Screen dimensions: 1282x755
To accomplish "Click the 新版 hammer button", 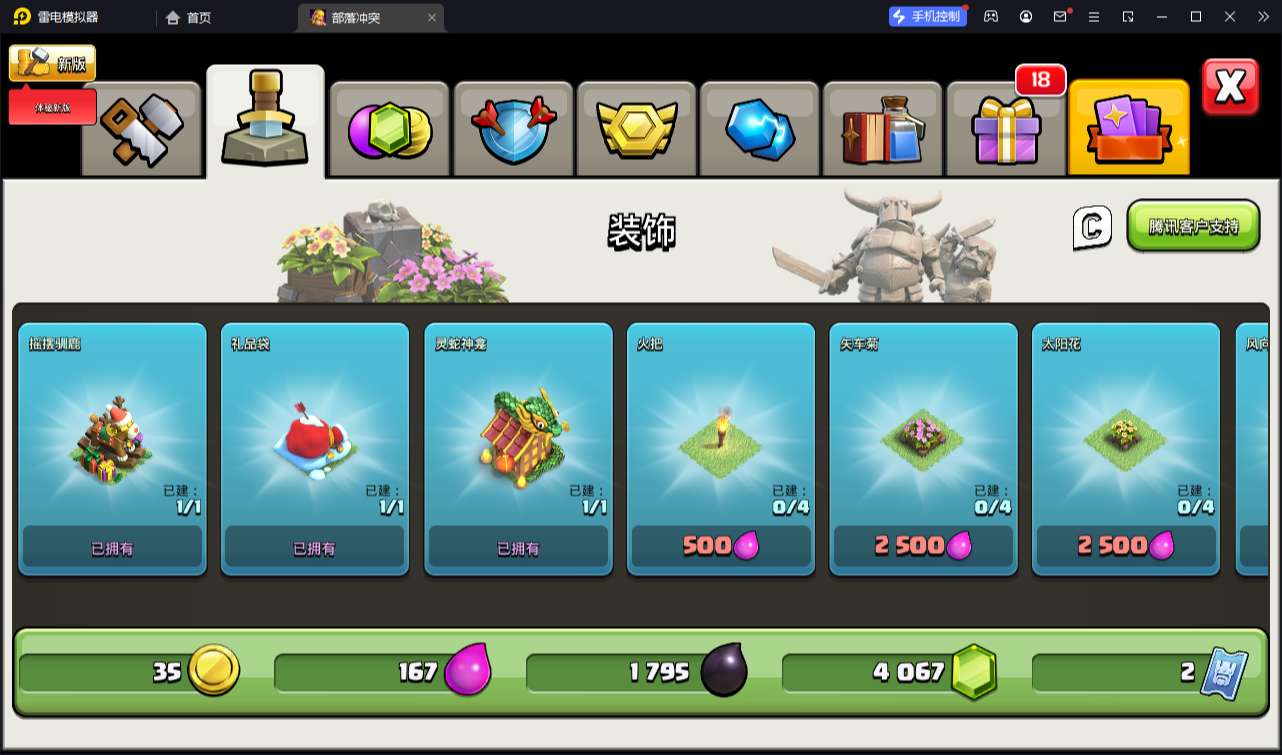I will [x=53, y=64].
